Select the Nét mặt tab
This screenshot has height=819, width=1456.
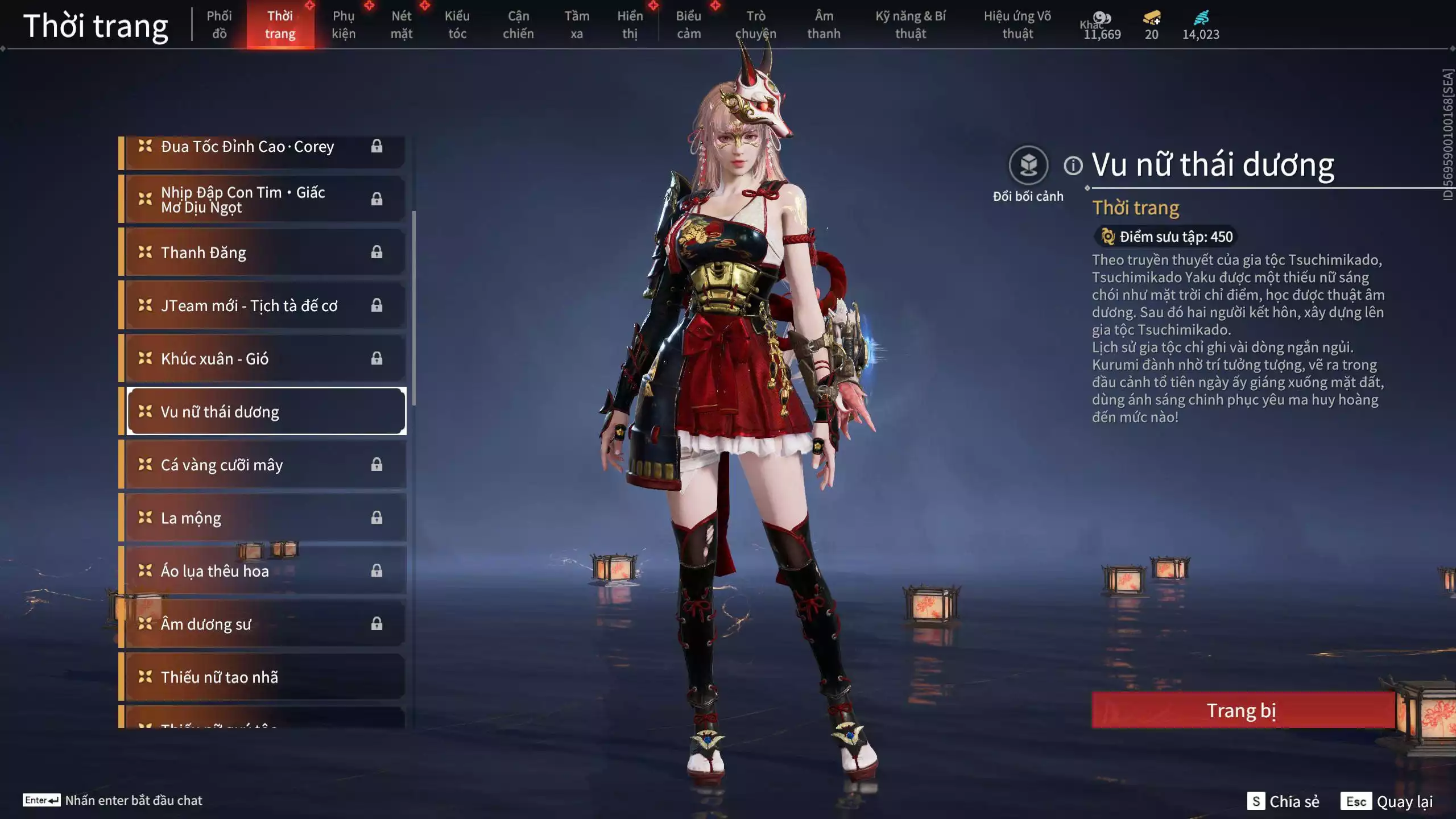tap(402, 24)
